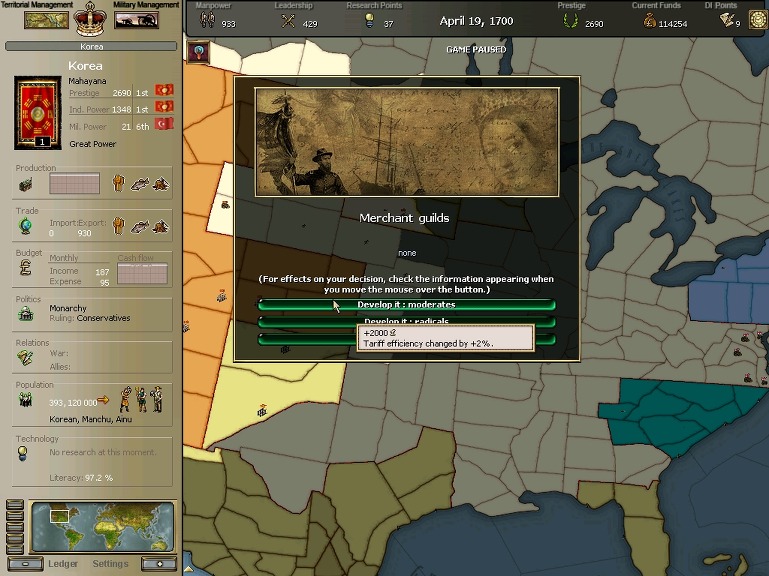Click the royal crown emblem
The width and height of the screenshot is (769, 576).
91,17
